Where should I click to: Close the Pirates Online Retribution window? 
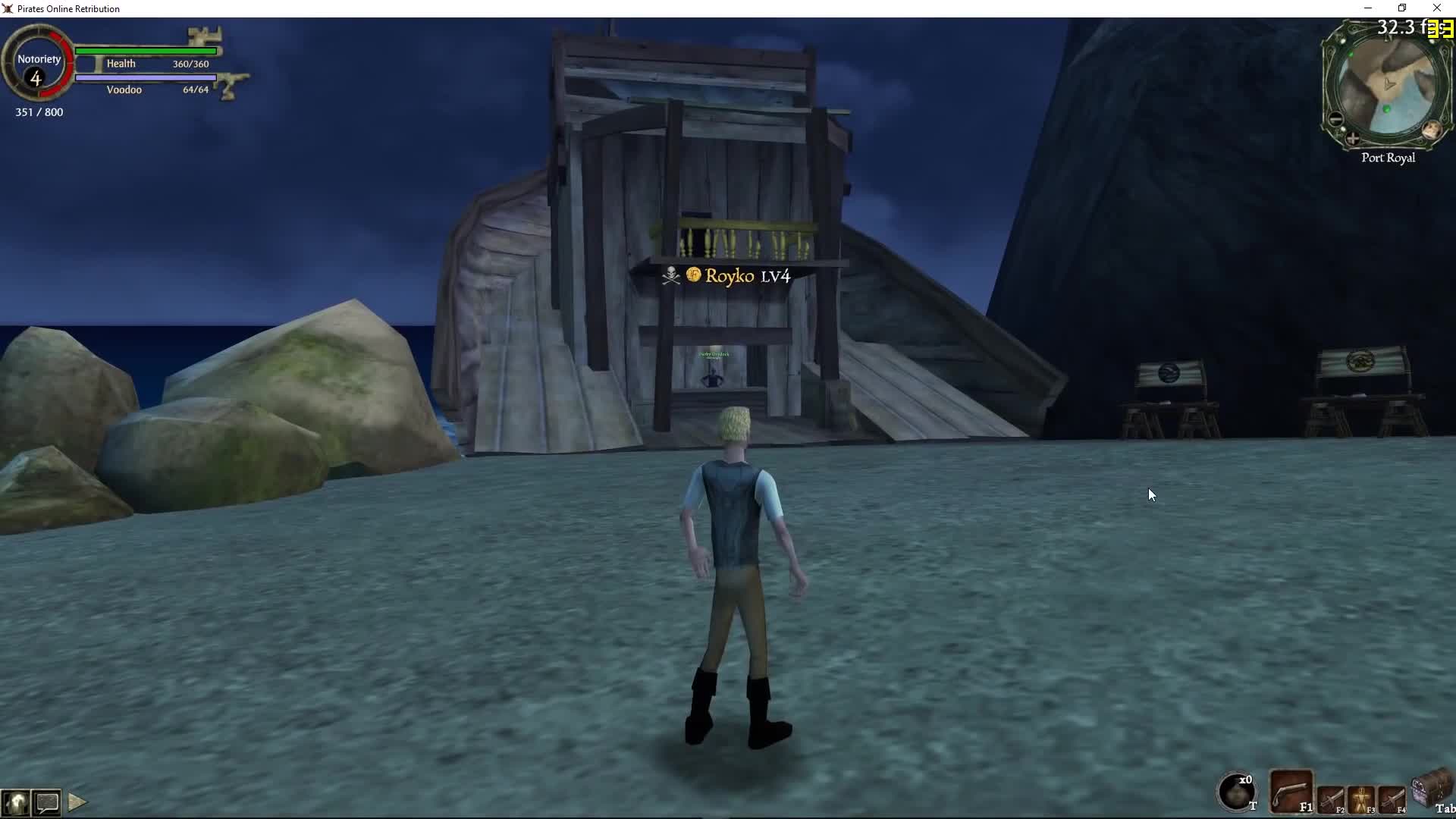1437,8
